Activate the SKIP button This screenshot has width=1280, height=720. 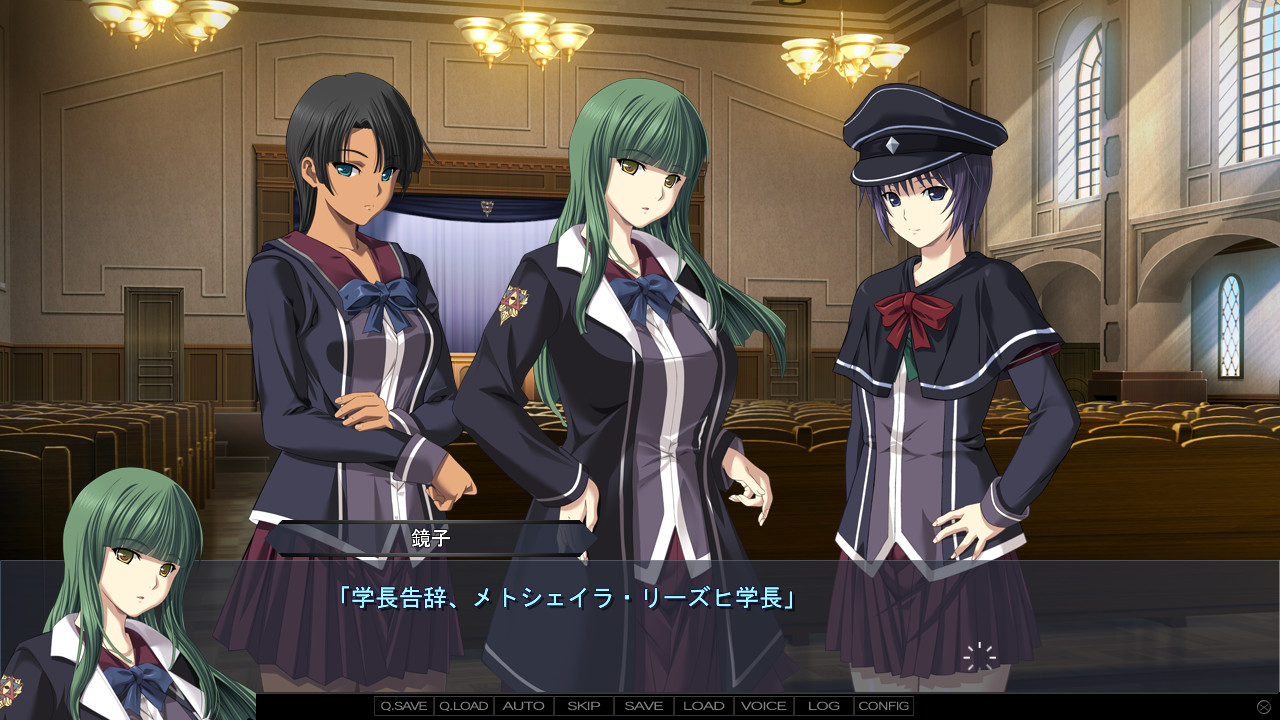[584, 706]
